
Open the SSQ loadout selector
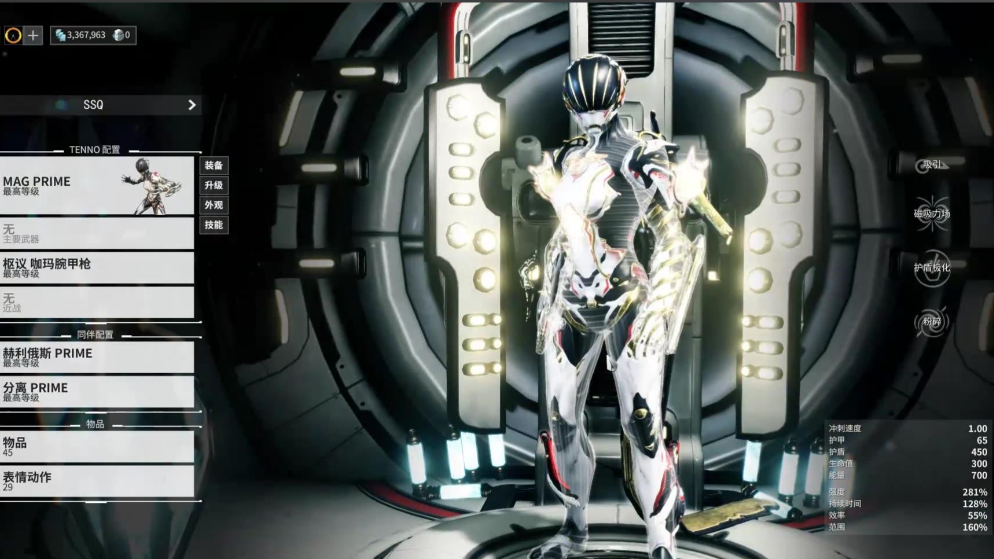[100, 104]
